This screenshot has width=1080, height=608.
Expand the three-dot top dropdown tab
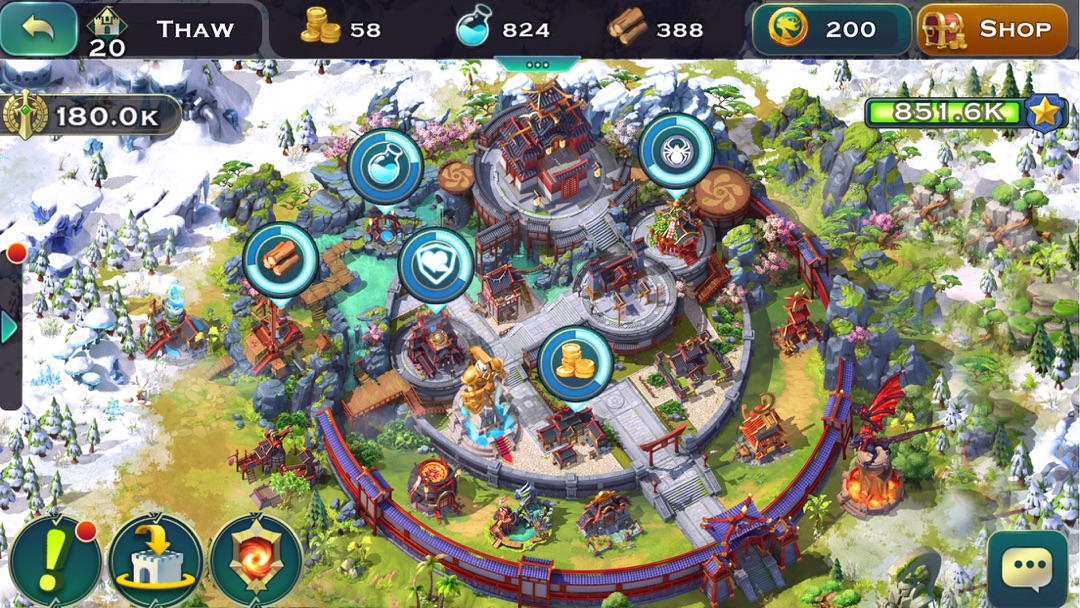tap(538, 64)
